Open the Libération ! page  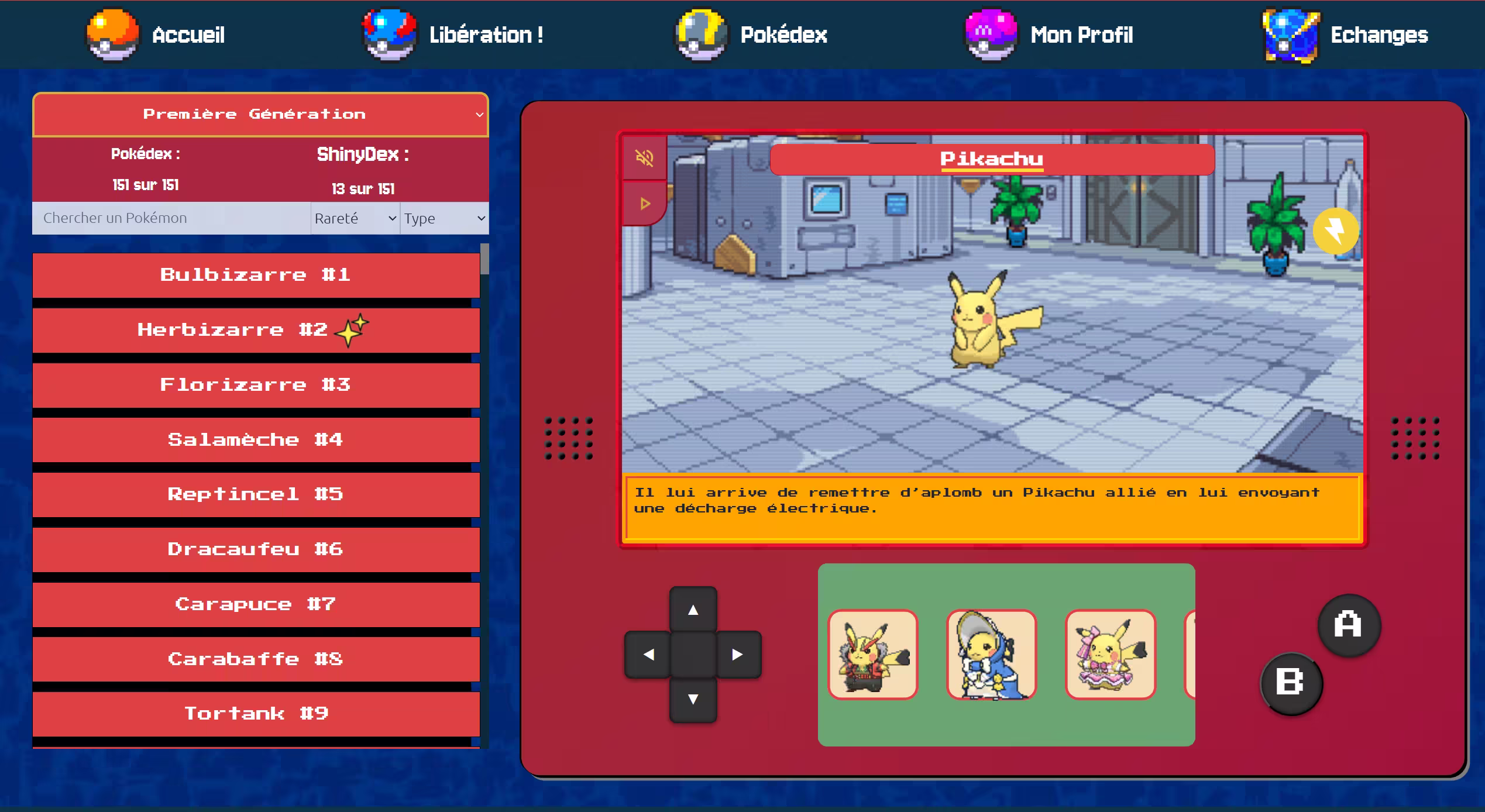pyautogui.click(x=453, y=35)
